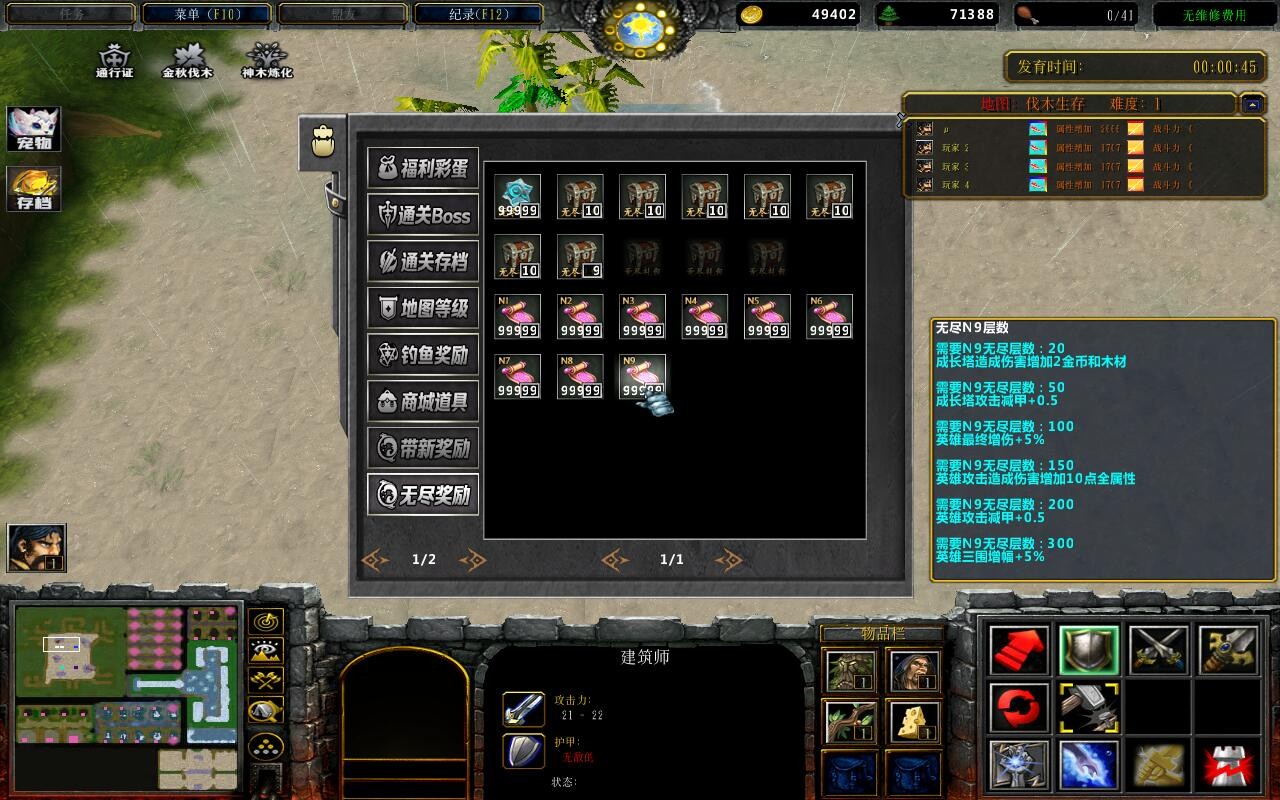
Task: Open the 金秋伐木 event icon
Action: click(x=188, y=60)
